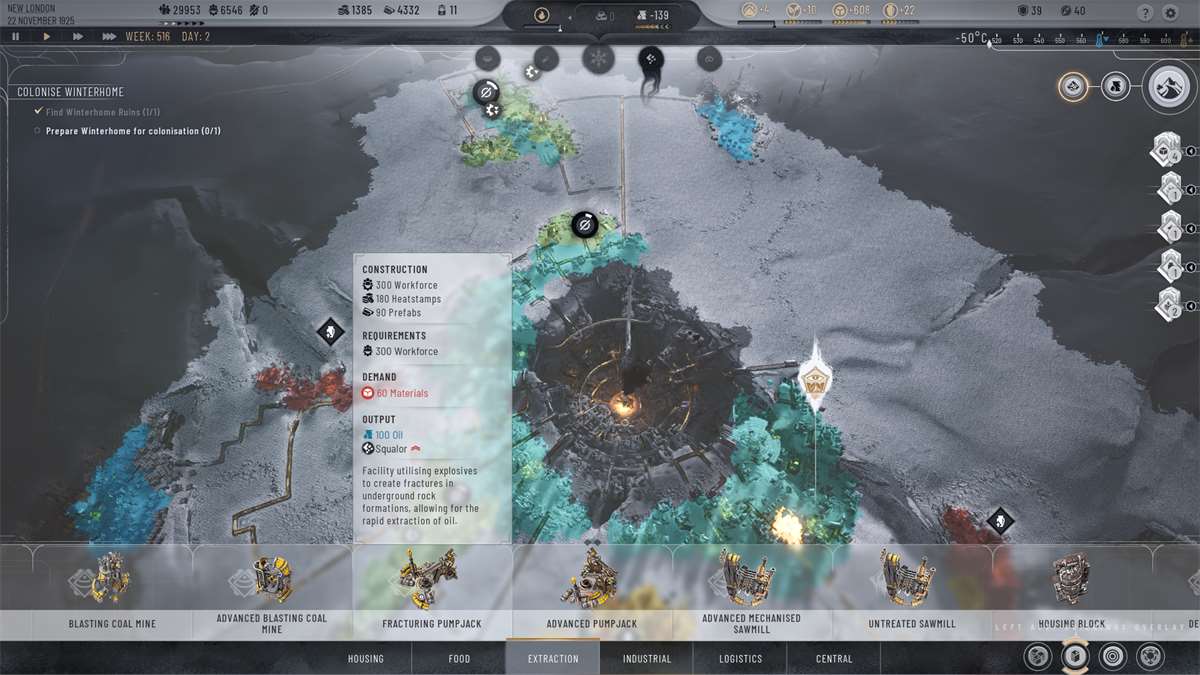Select the Untreated Sawmill building

(x=911, y=590)
